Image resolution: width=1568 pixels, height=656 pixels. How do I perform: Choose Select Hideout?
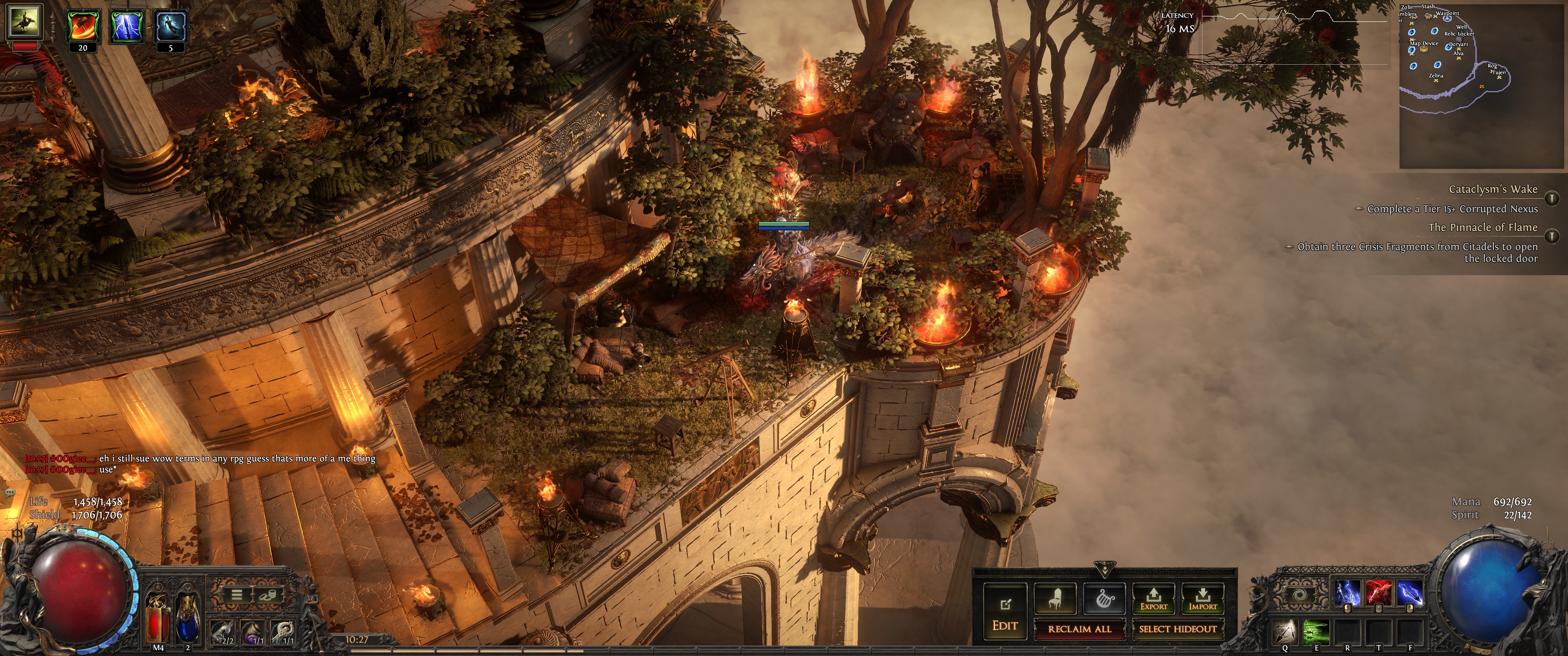point(1177,629)
